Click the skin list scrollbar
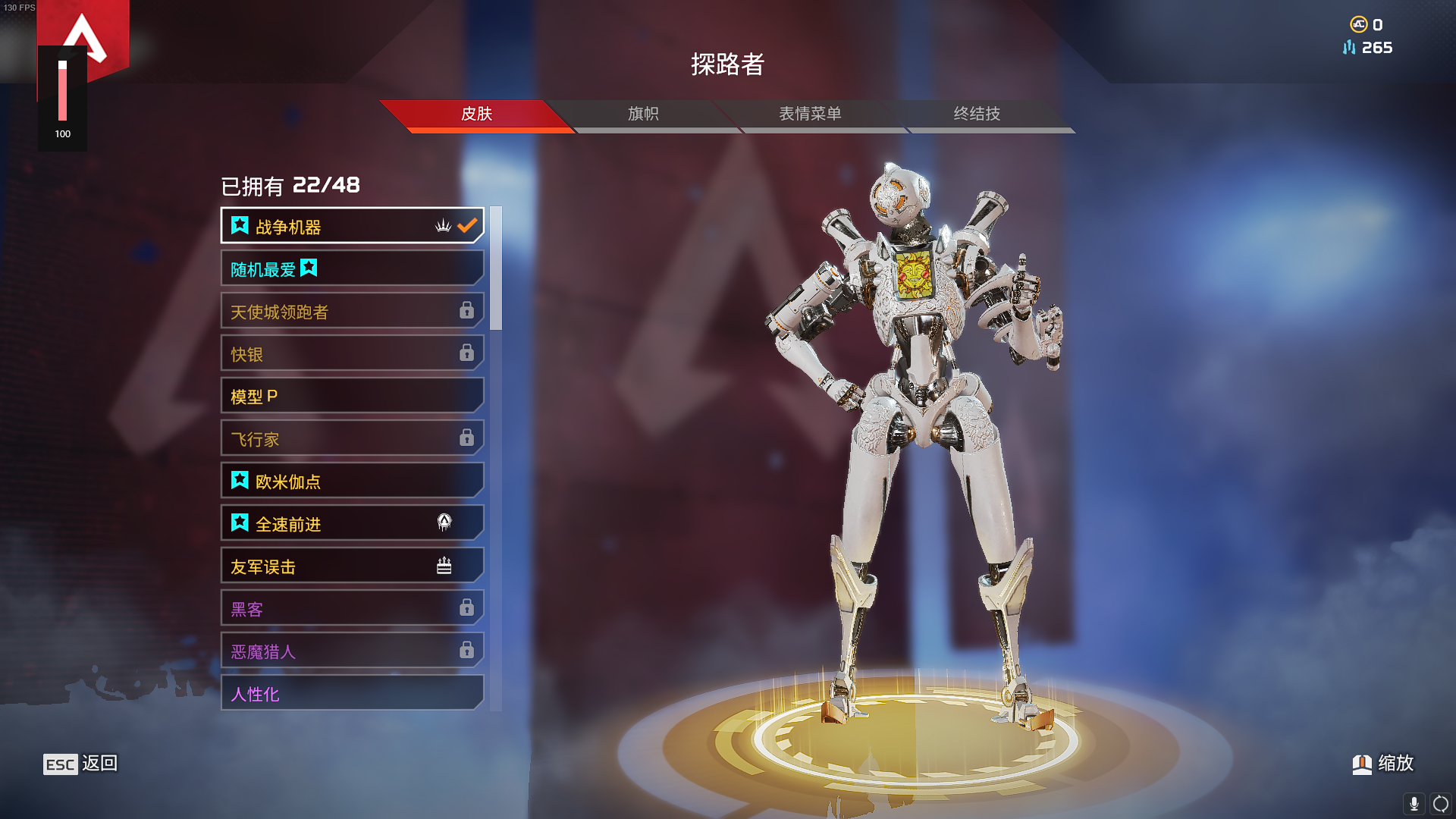The width and height of the screenshot is (1456, 819). (496, 268)
